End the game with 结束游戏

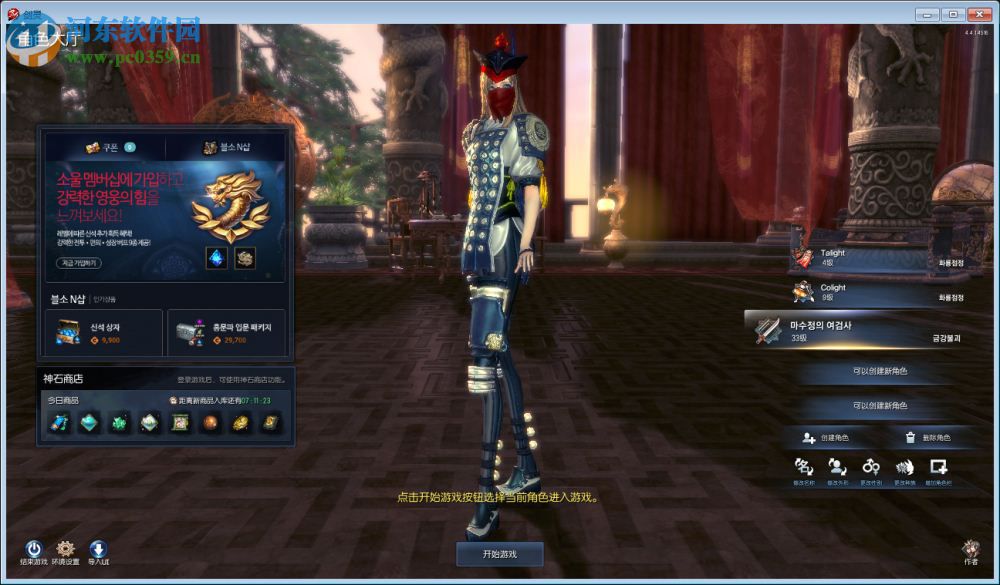pos(34,551)
